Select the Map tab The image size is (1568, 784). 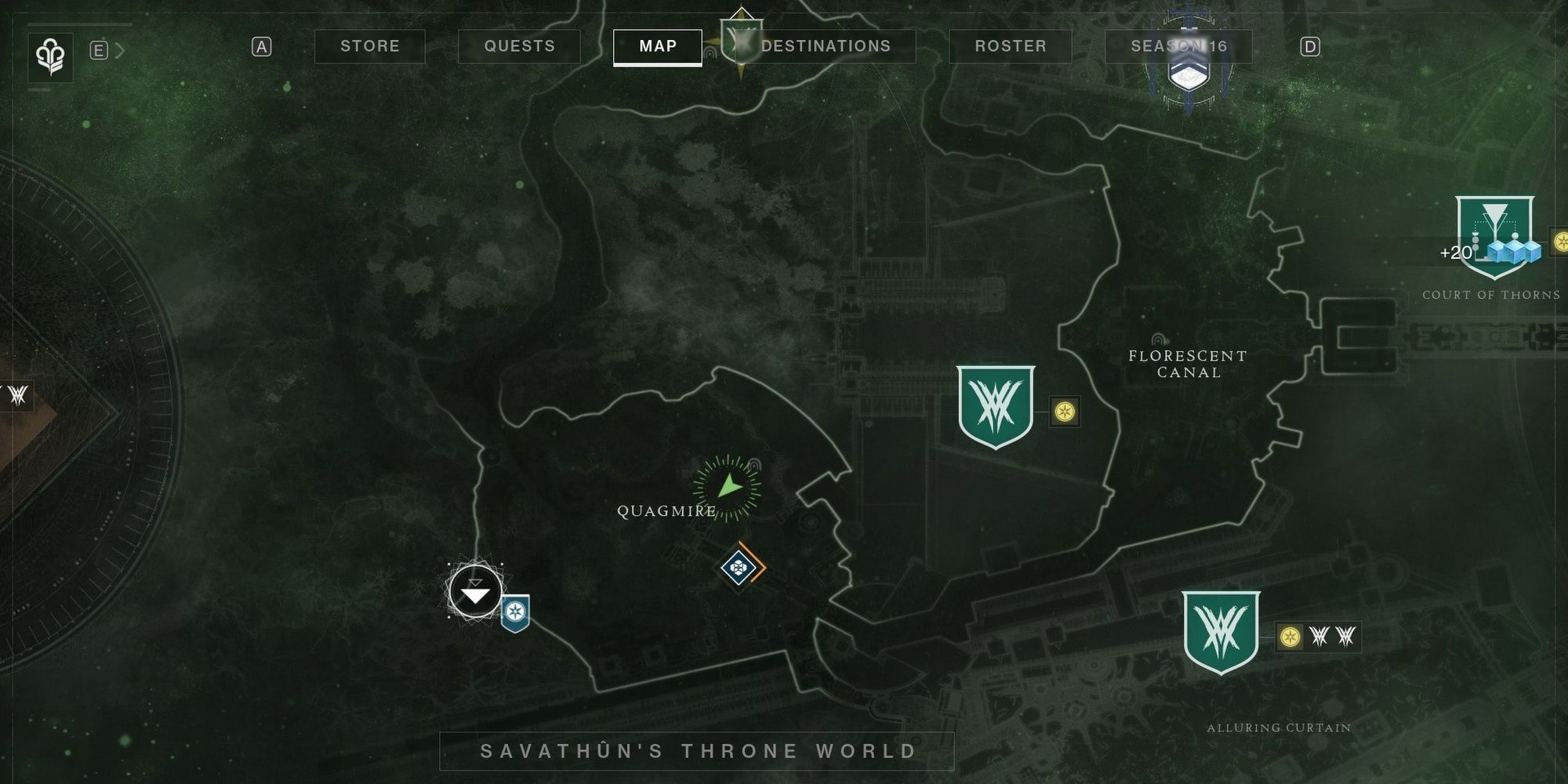657,46
